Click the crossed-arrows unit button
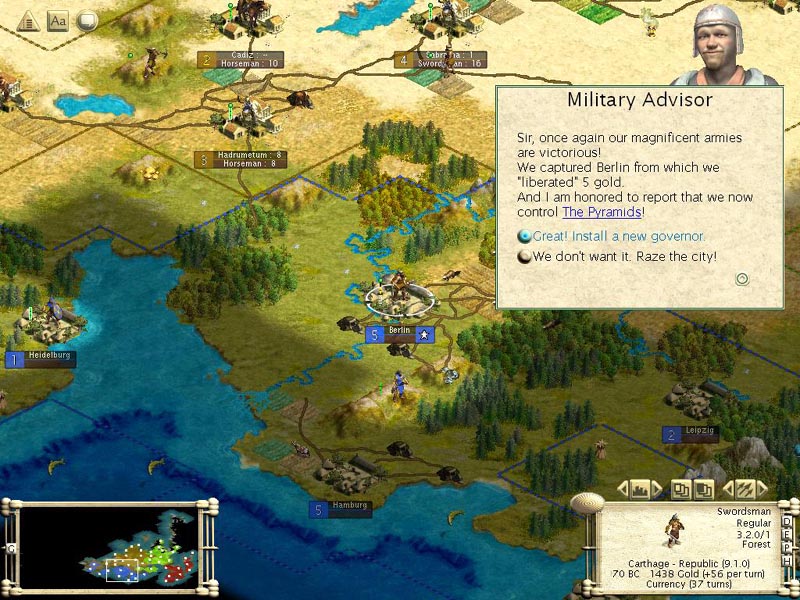800x600 pixels. click(x=743, y=489)
